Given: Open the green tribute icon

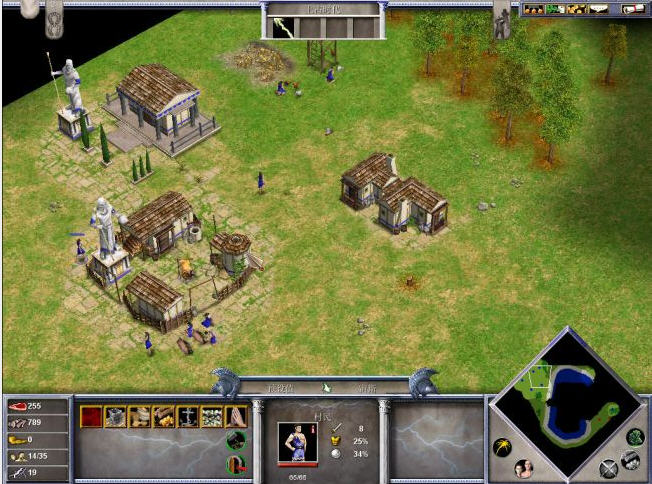Looking at the screenshot, I should point(554,10).
